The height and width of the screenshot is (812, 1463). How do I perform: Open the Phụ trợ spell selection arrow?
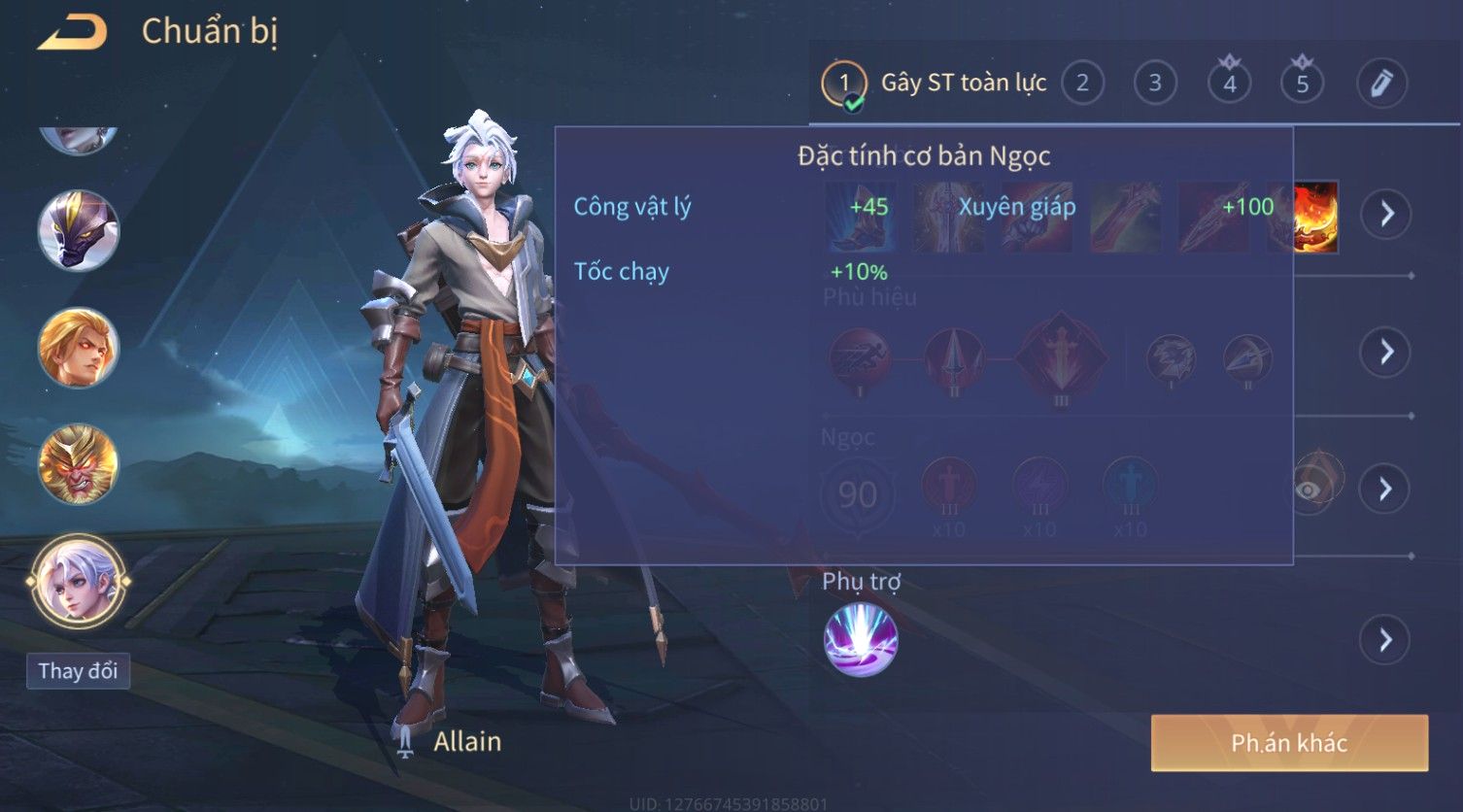[1386, 640]
